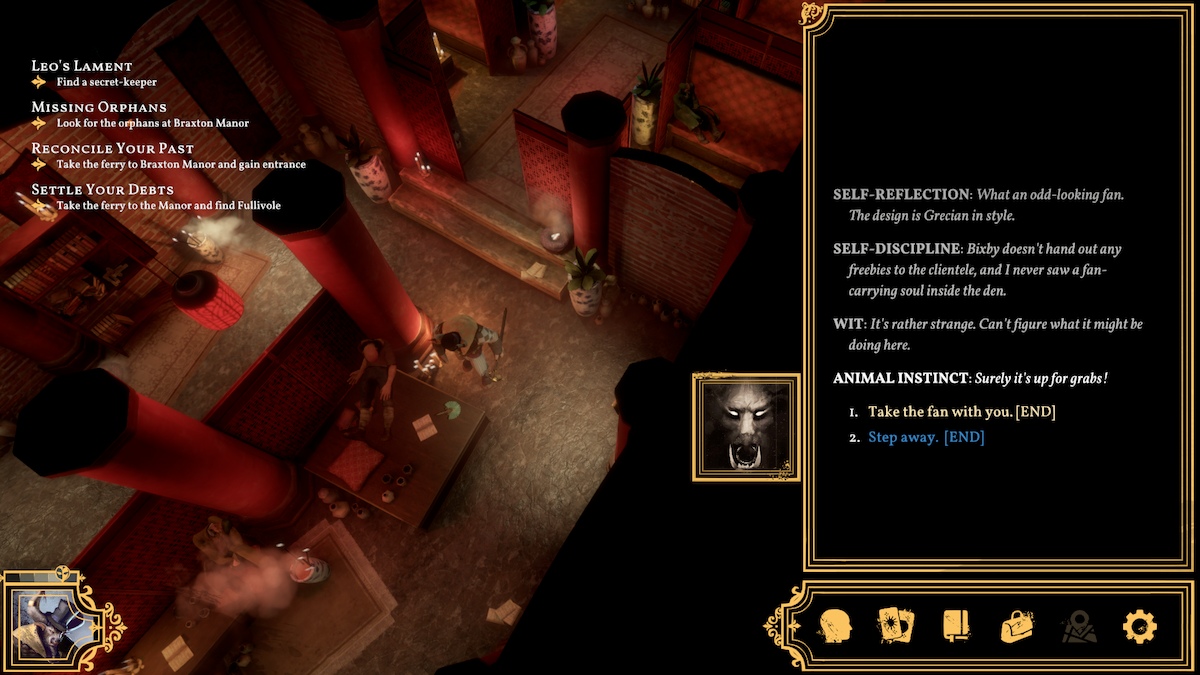Open settings with the gear icon
This screenshot has width=1200, height=675.
tap(1140, 627)
